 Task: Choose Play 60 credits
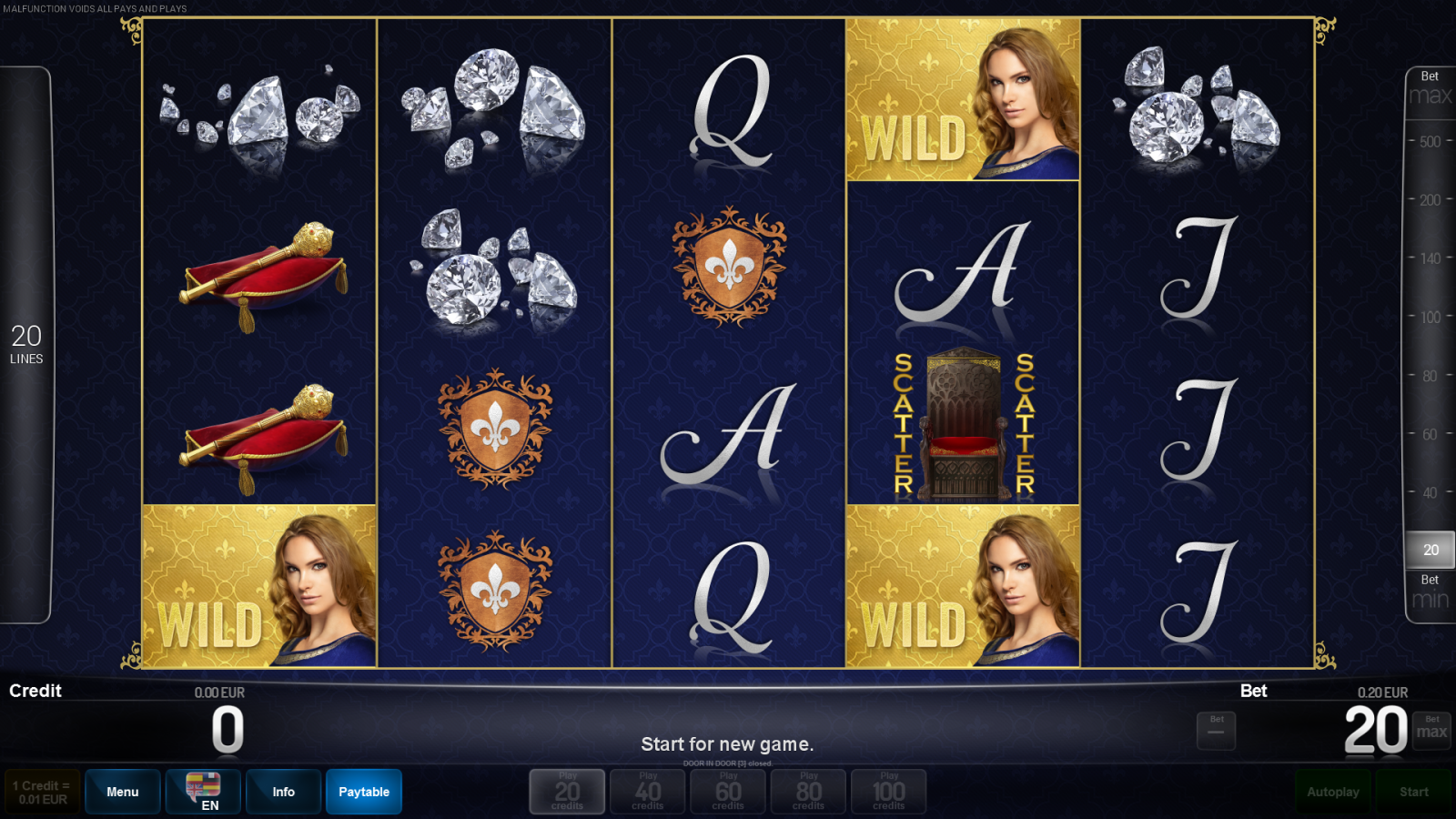click(727, 791)
